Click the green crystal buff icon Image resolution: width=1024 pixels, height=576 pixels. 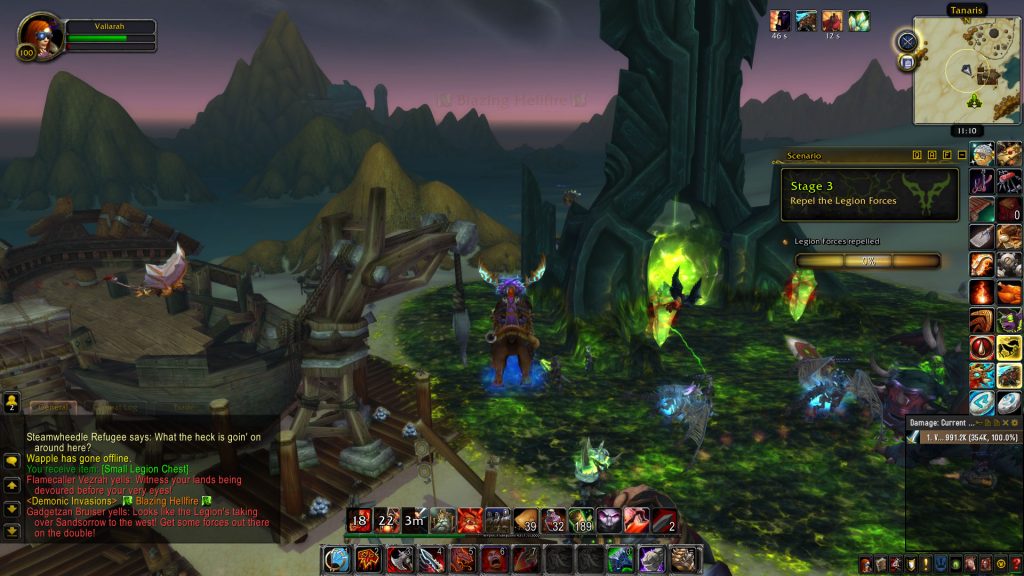point(859,21)
